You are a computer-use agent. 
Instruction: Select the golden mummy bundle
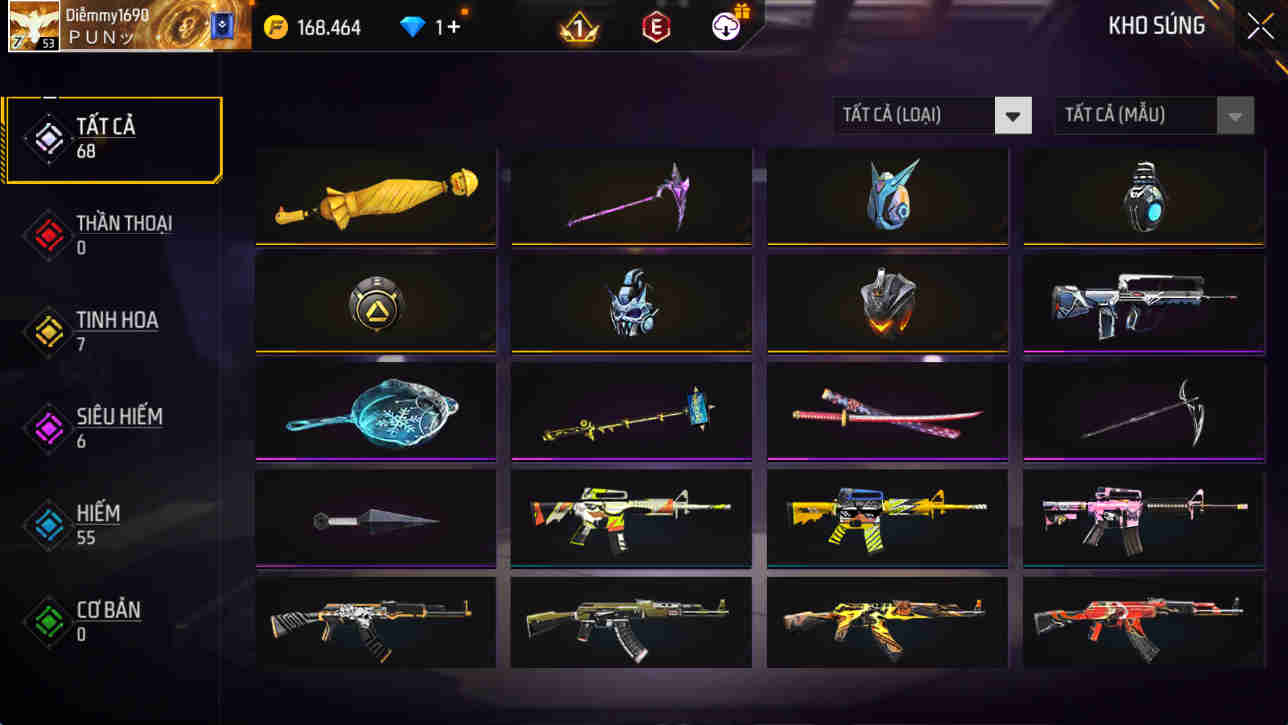click(375, 196)
